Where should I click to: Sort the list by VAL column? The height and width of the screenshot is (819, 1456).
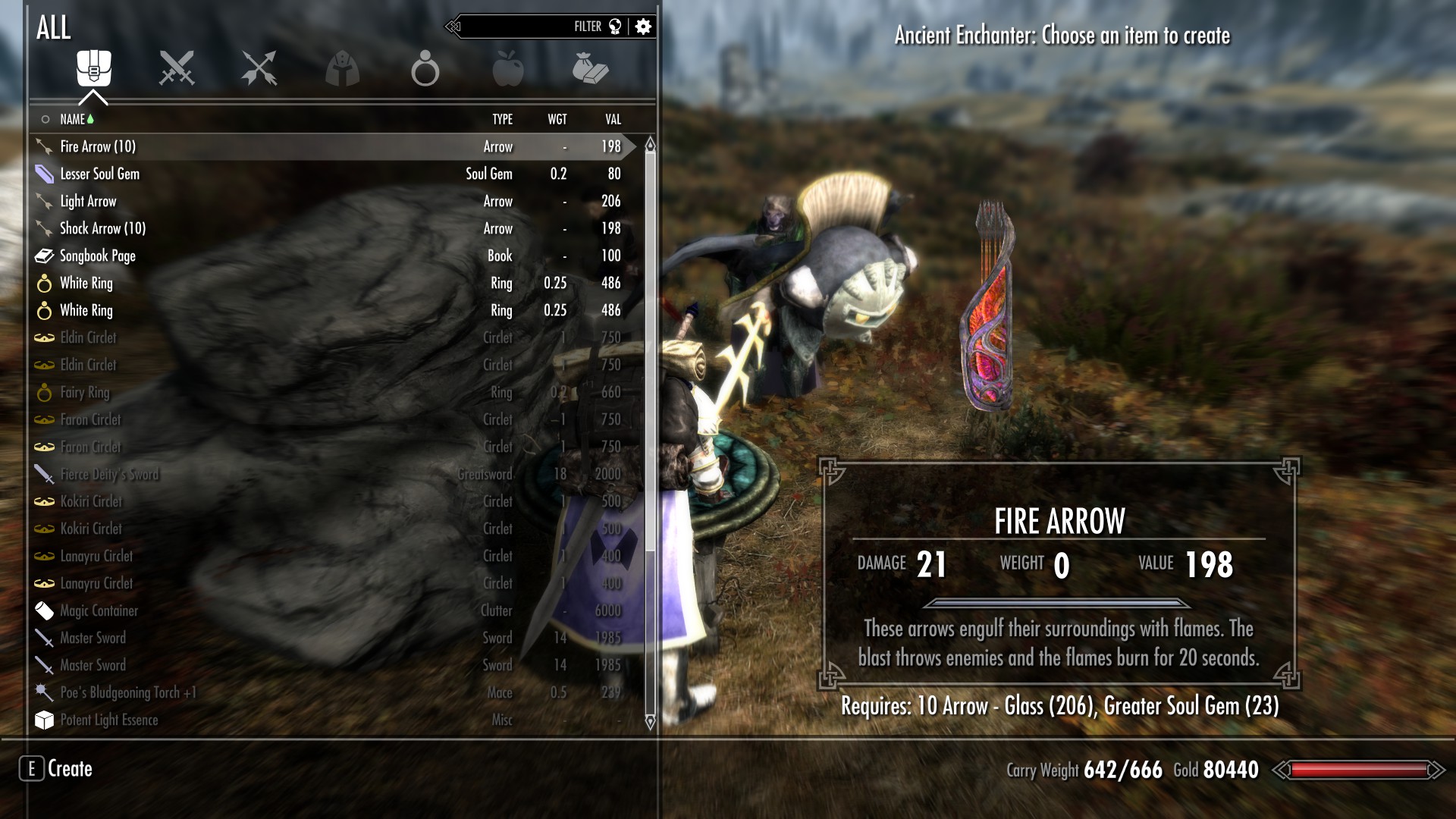[x=613, y=119]
